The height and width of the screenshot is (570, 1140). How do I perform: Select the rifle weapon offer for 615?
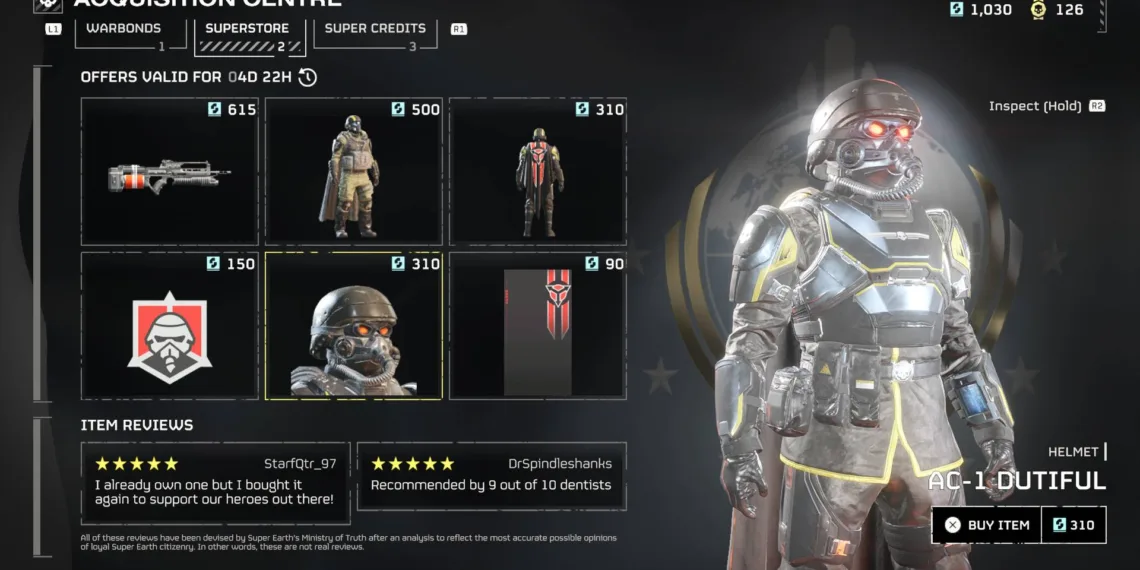[170, 171]
